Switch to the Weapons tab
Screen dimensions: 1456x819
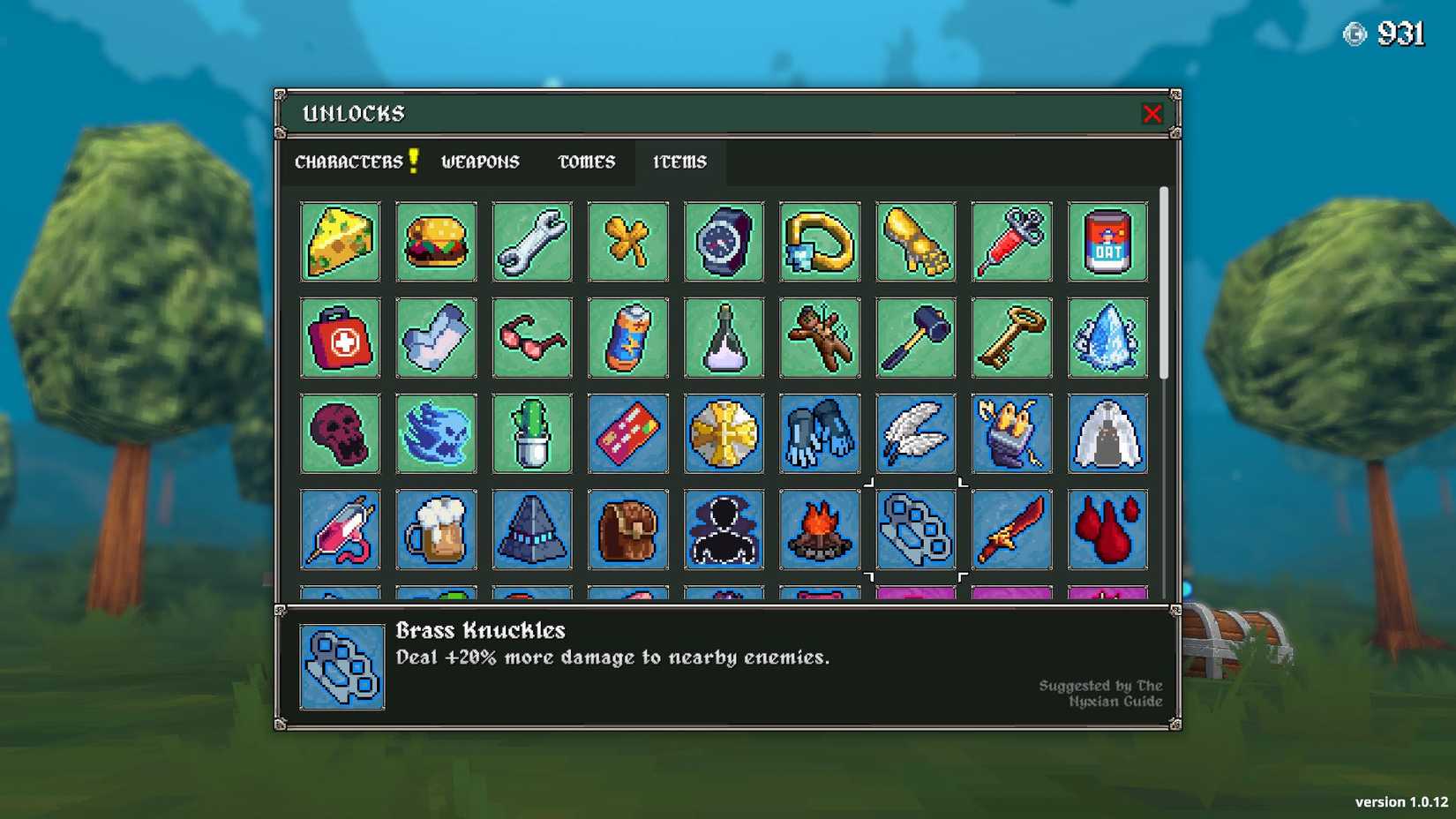480,162
